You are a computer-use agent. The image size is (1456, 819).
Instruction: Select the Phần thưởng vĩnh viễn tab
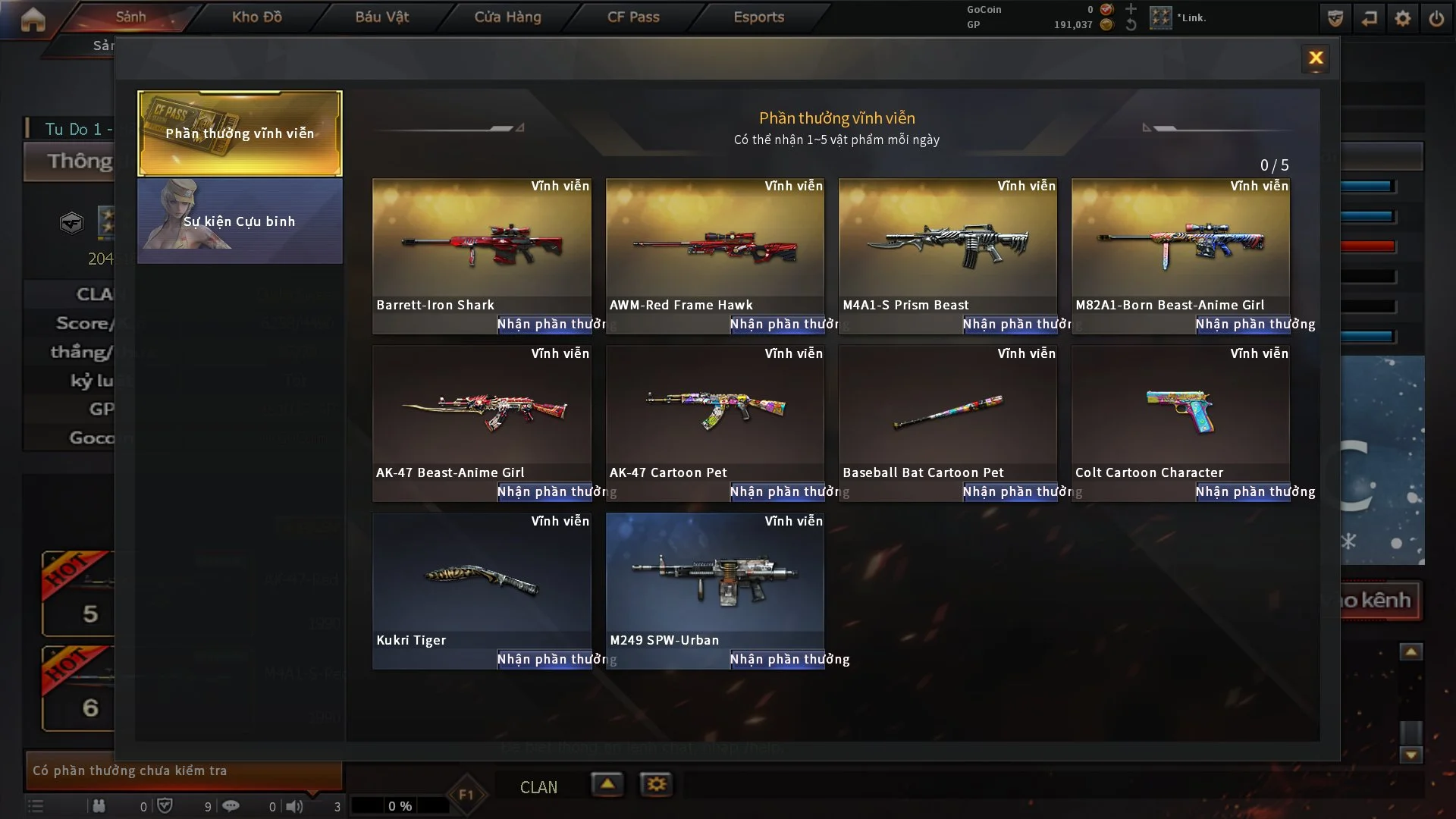click(240, 133)
